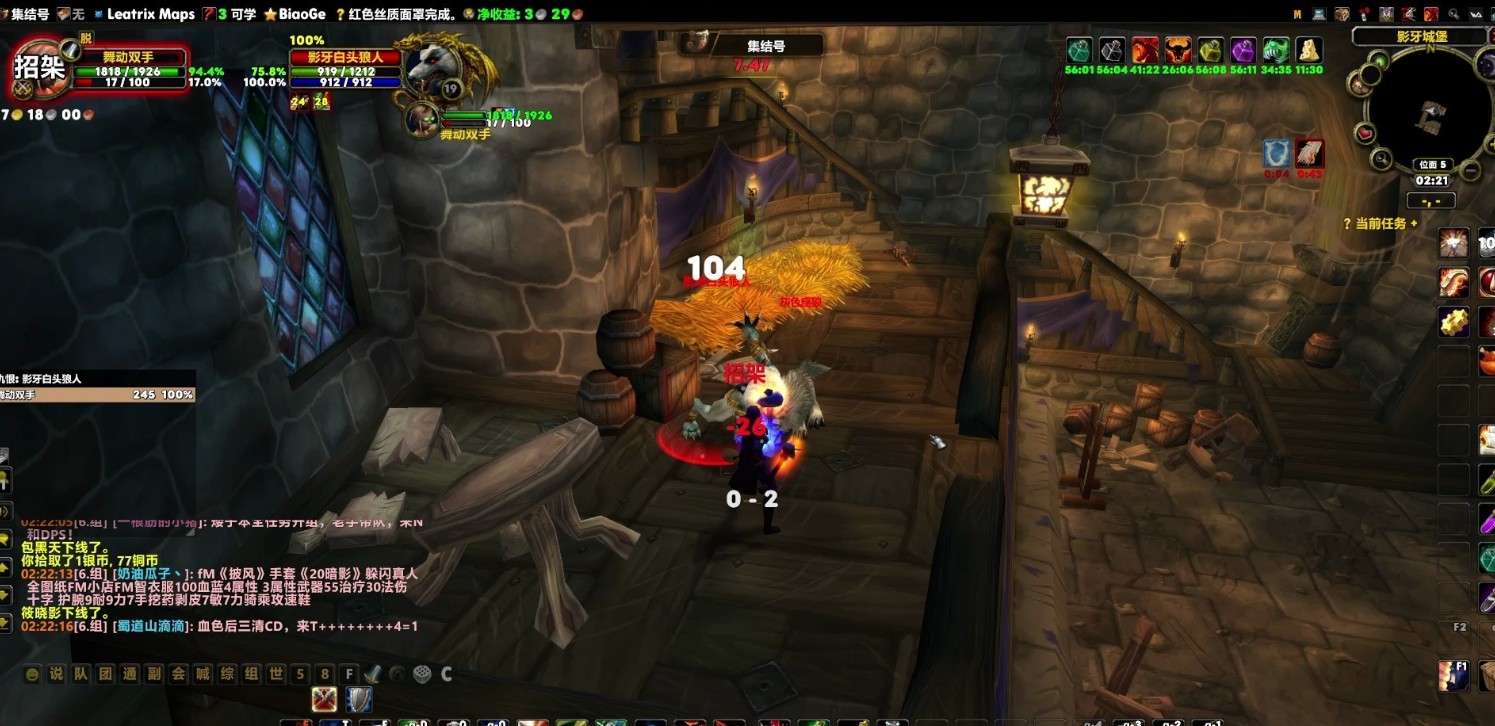This screenshot has width=1495, height=726.
Task: Click the bull head buff icon
Action: click(1177, 50)
